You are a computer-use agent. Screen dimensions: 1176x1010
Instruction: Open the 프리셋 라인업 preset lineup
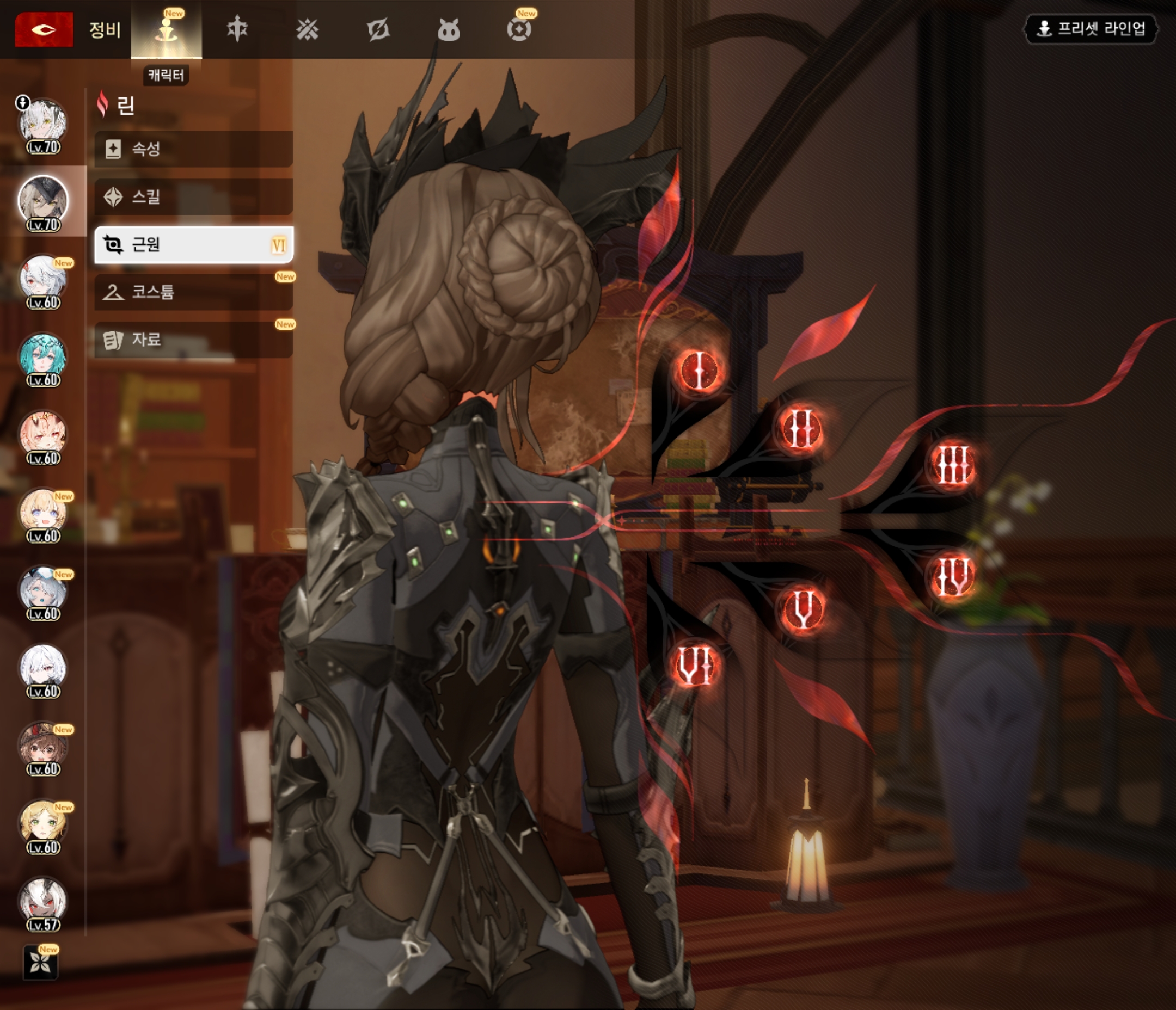click(1091, 28)
